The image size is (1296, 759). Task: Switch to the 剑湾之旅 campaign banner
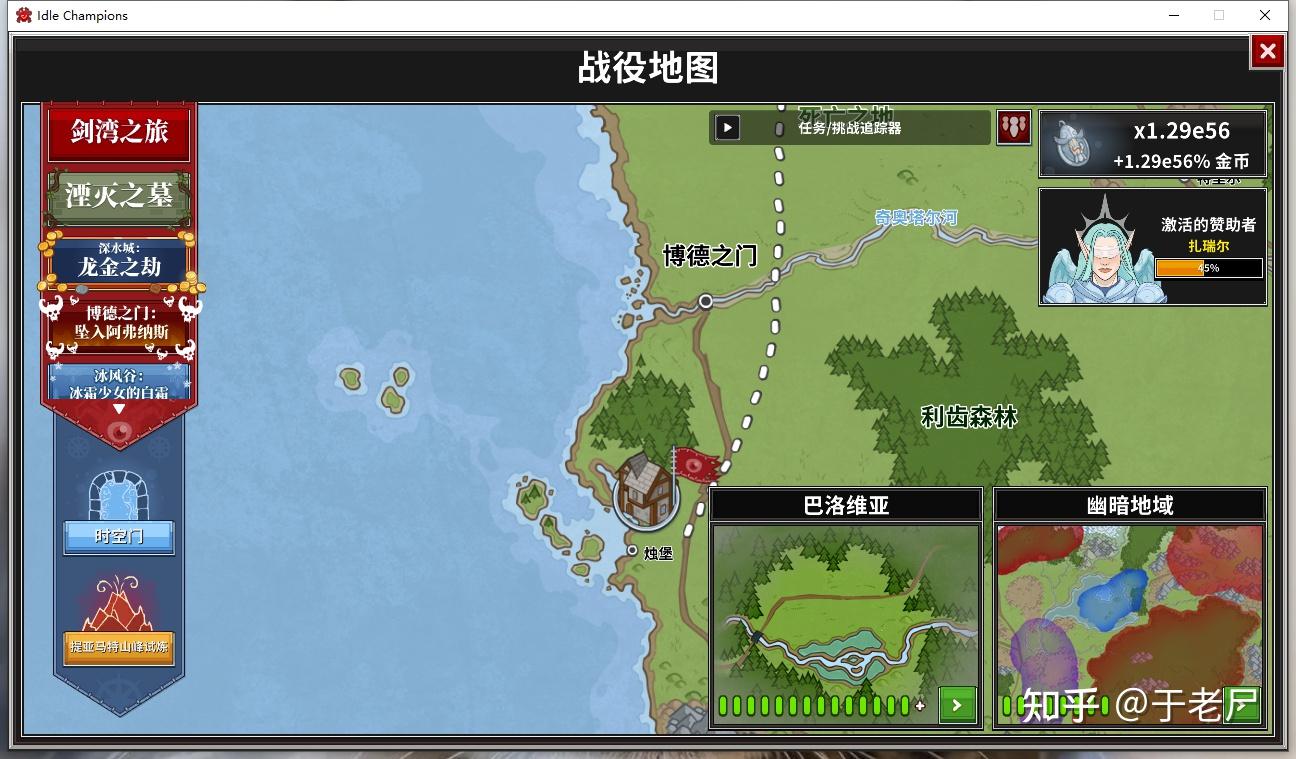[118, 131]
